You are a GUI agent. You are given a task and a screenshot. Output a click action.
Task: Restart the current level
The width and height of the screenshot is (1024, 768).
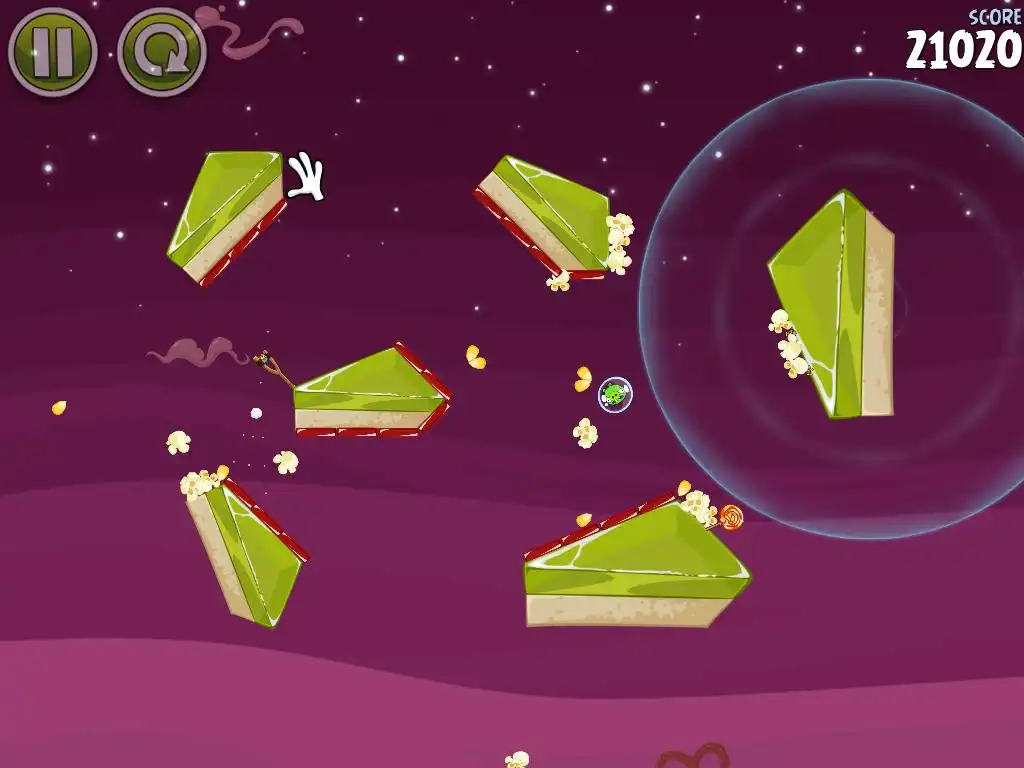[160, 52]
